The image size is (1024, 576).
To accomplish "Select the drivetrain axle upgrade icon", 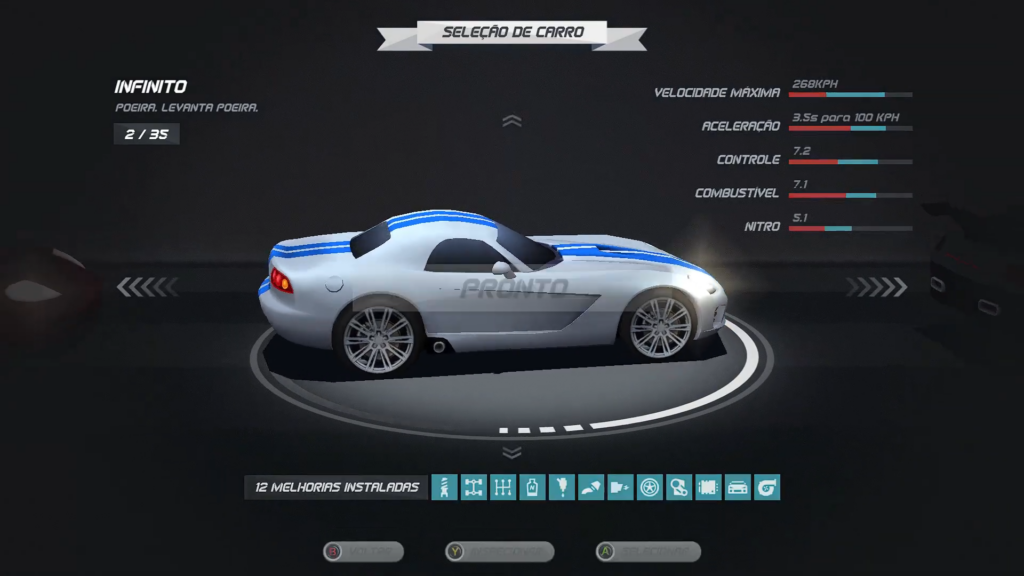I will [x=473, y=487].
